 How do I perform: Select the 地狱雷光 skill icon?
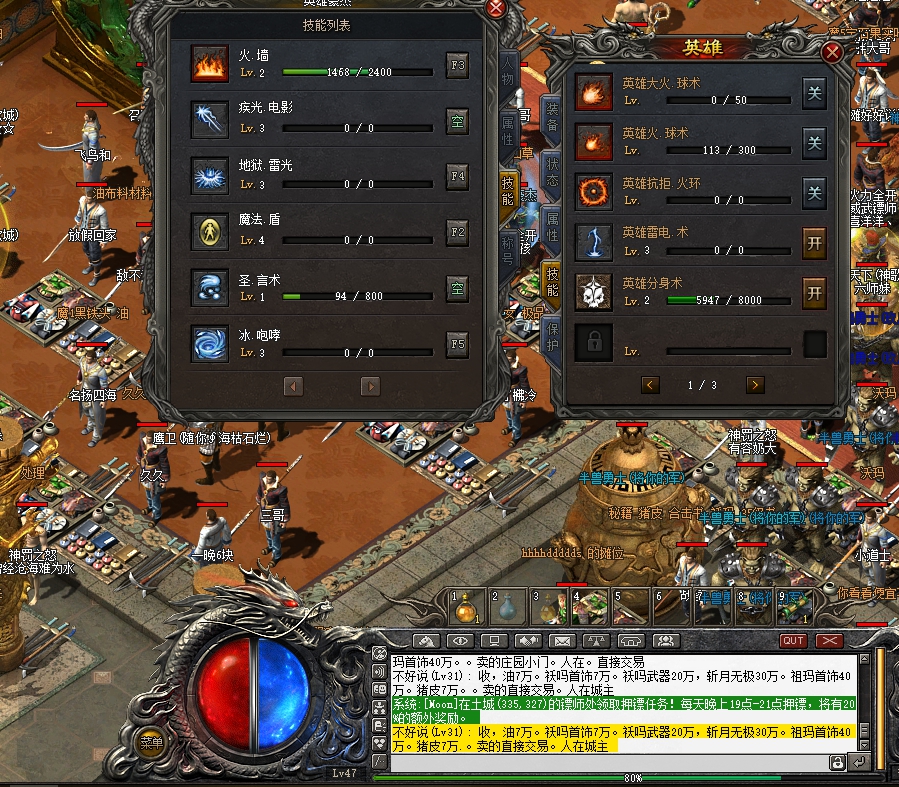(211, 177)
